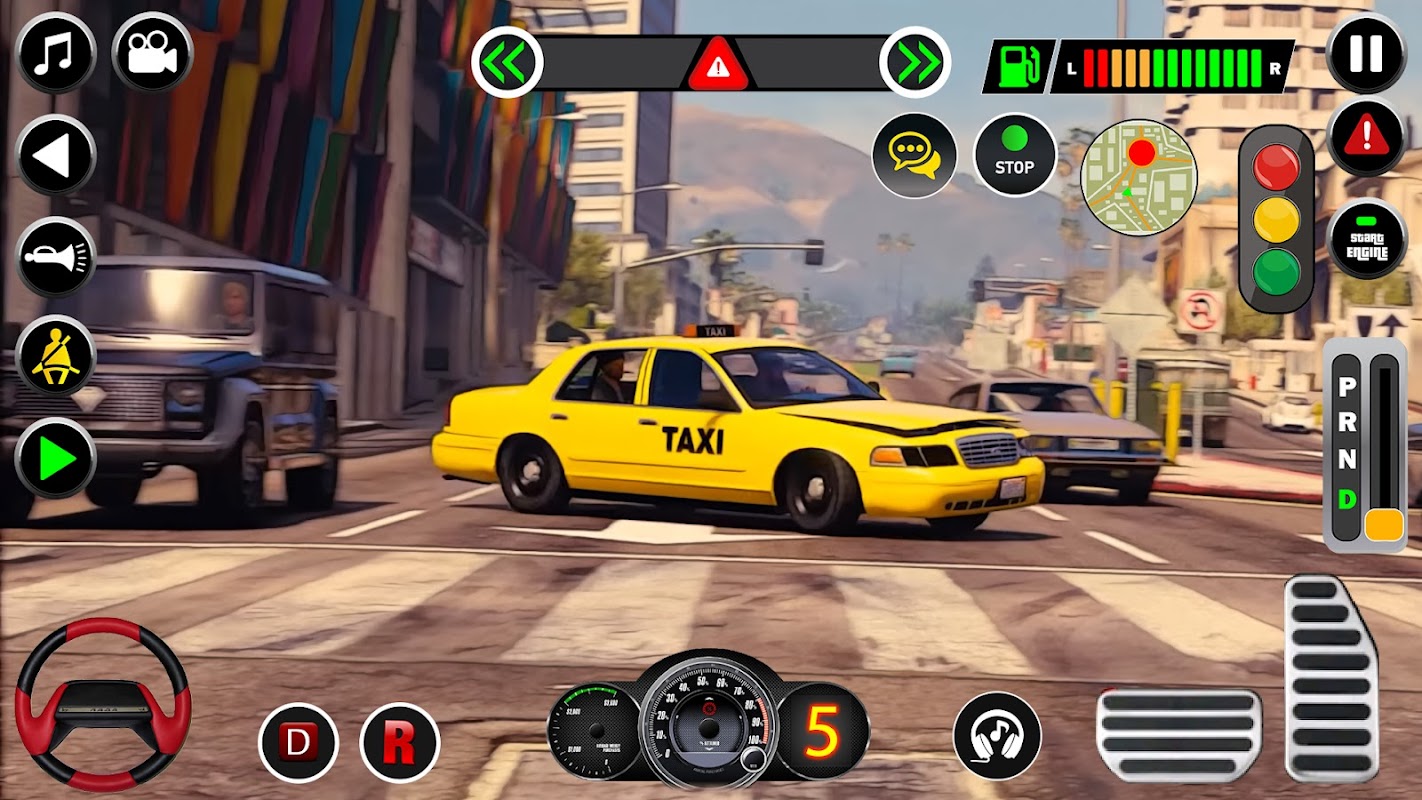
Task: Pause the game
Action: (x=1366, y=53)
